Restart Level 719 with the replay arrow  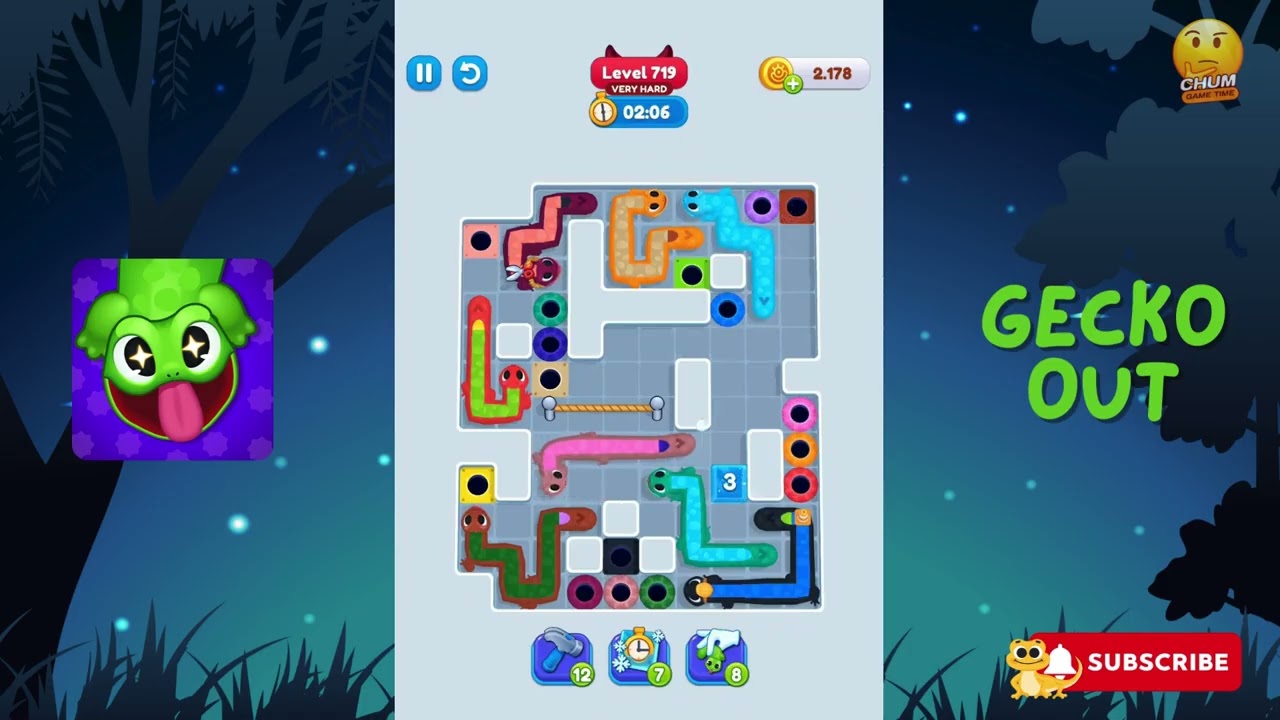[469, 73]
